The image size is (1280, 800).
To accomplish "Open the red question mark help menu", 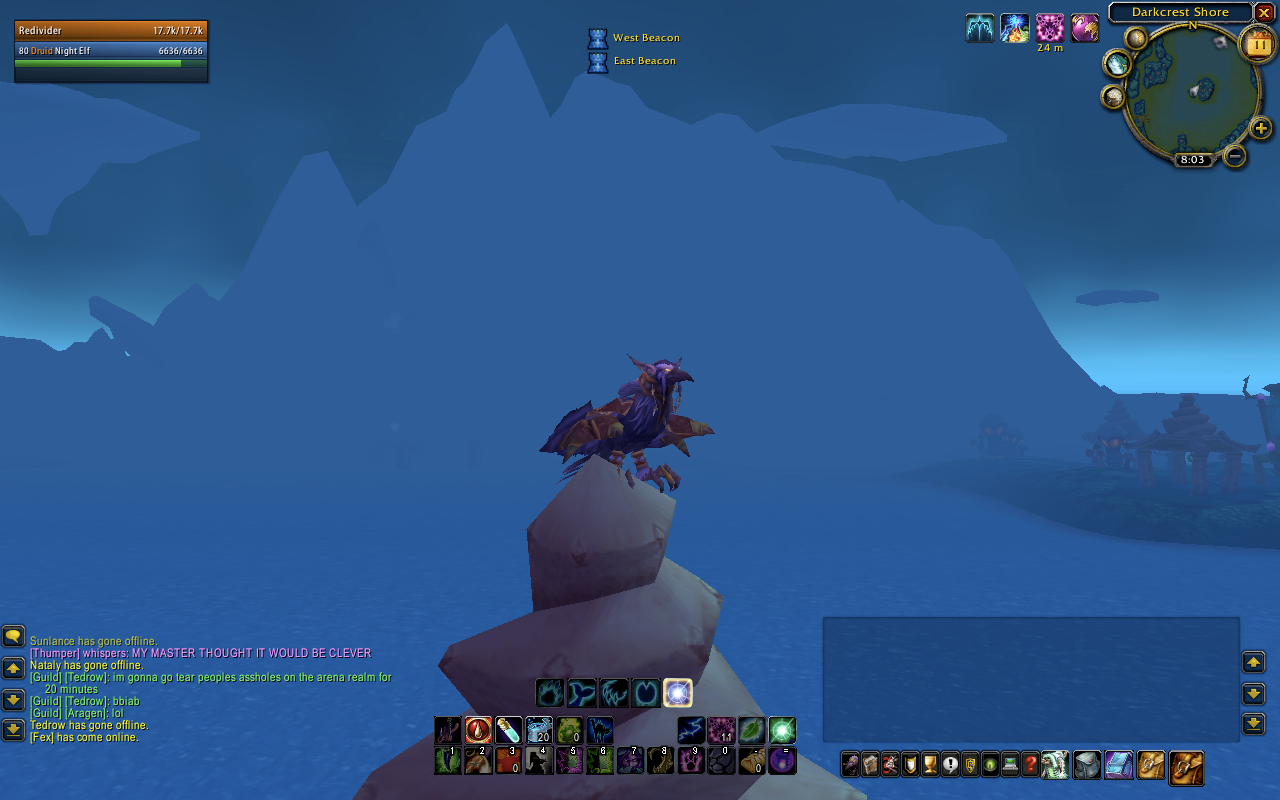I will point(1030,765).
